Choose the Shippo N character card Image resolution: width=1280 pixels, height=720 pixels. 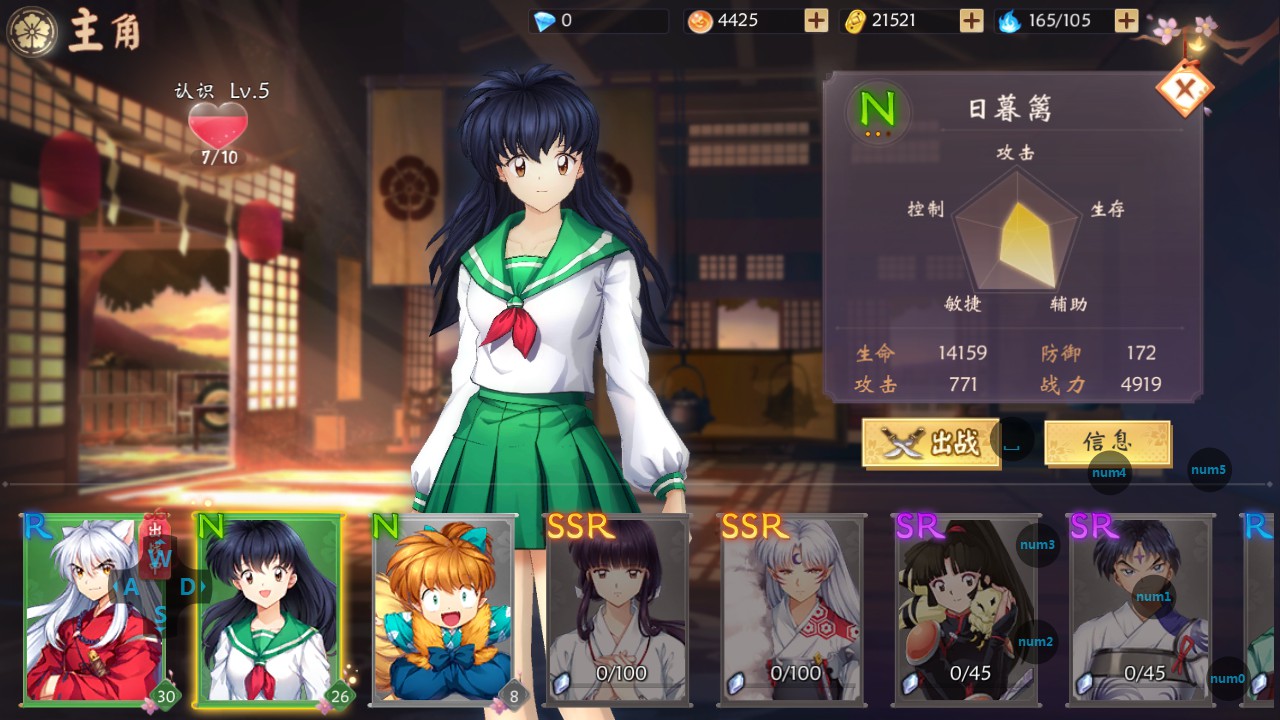pos(444,609)
